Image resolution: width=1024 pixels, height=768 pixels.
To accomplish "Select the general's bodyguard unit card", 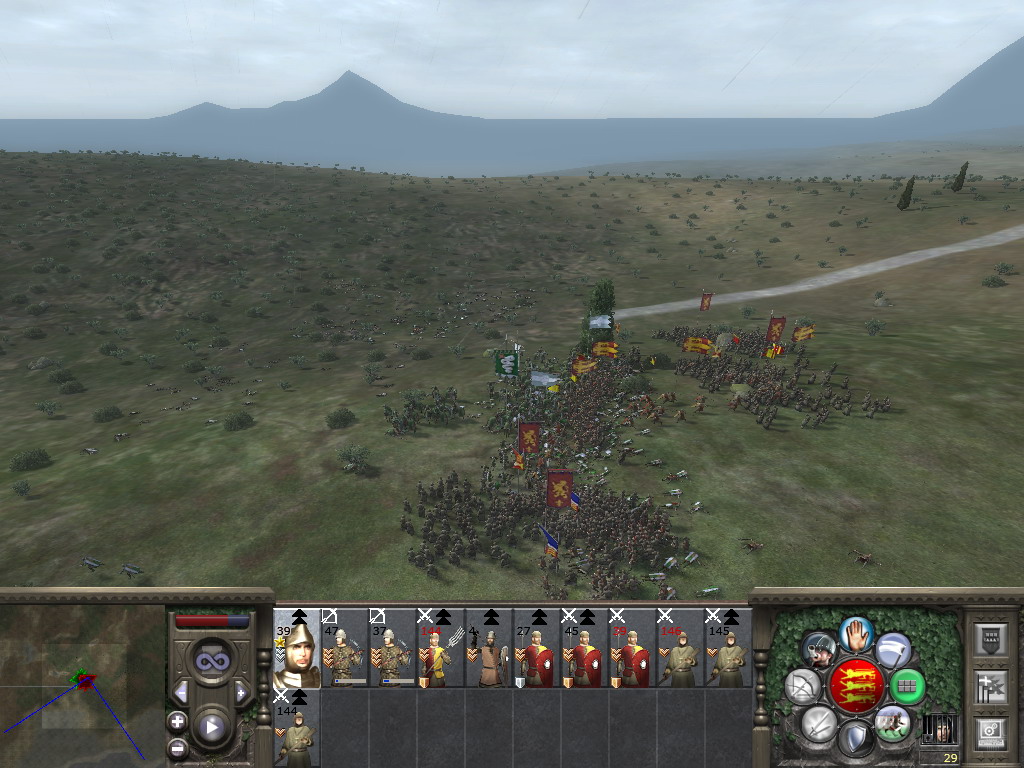I will 297,648.
